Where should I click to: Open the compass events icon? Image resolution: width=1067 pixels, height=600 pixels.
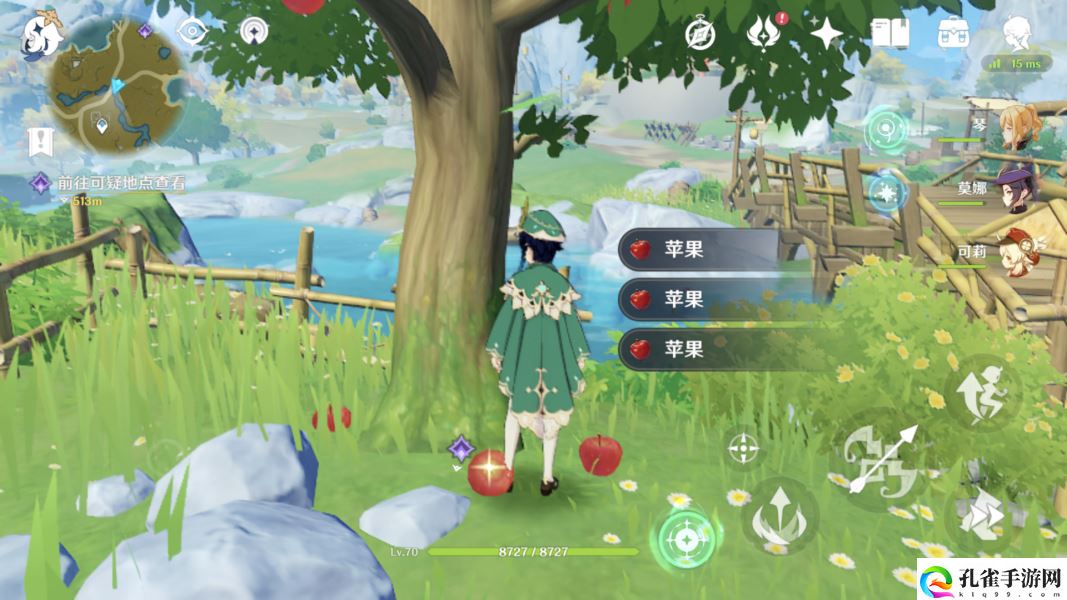[x=700, y=33]
